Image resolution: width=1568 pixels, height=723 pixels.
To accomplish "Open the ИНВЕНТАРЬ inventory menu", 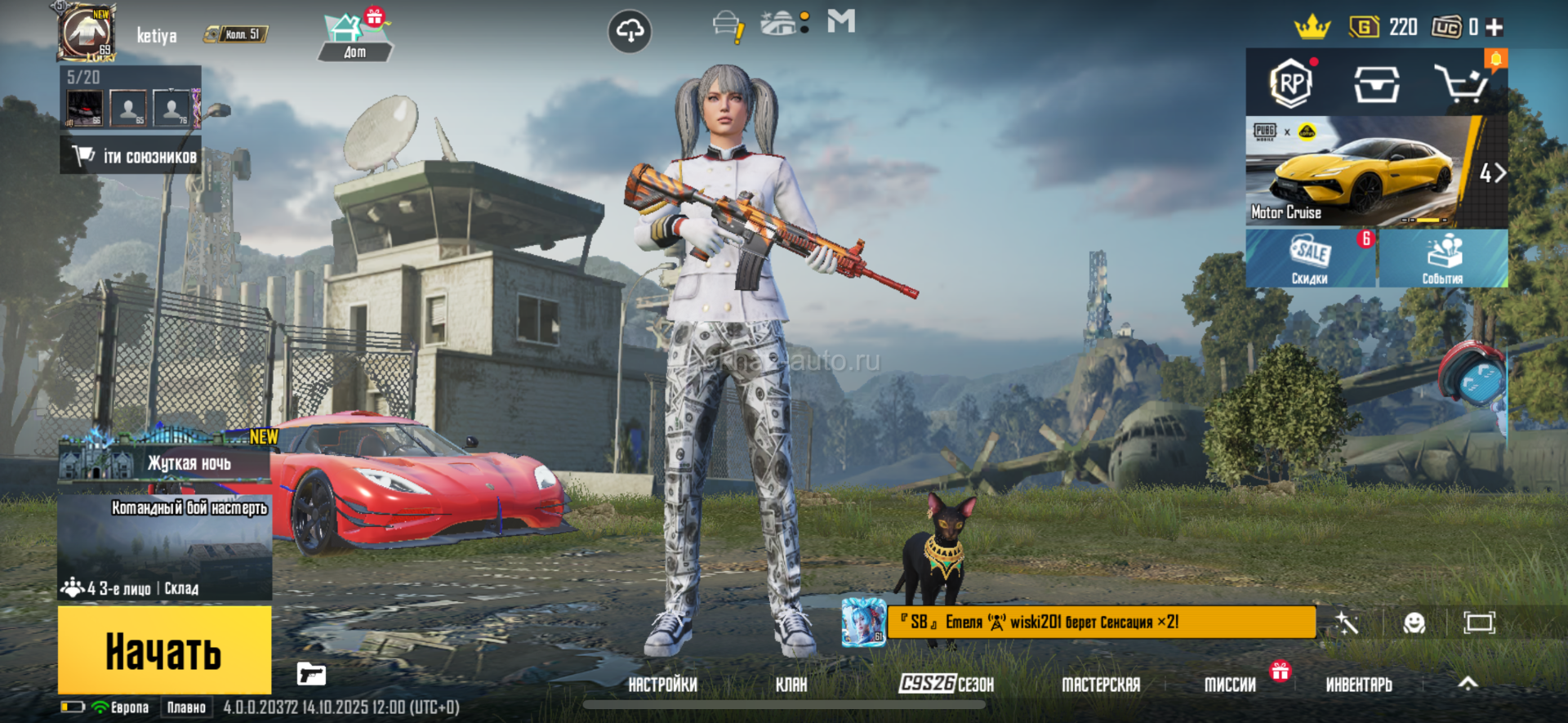I will pyautogui.click(x=1358, y=685).
